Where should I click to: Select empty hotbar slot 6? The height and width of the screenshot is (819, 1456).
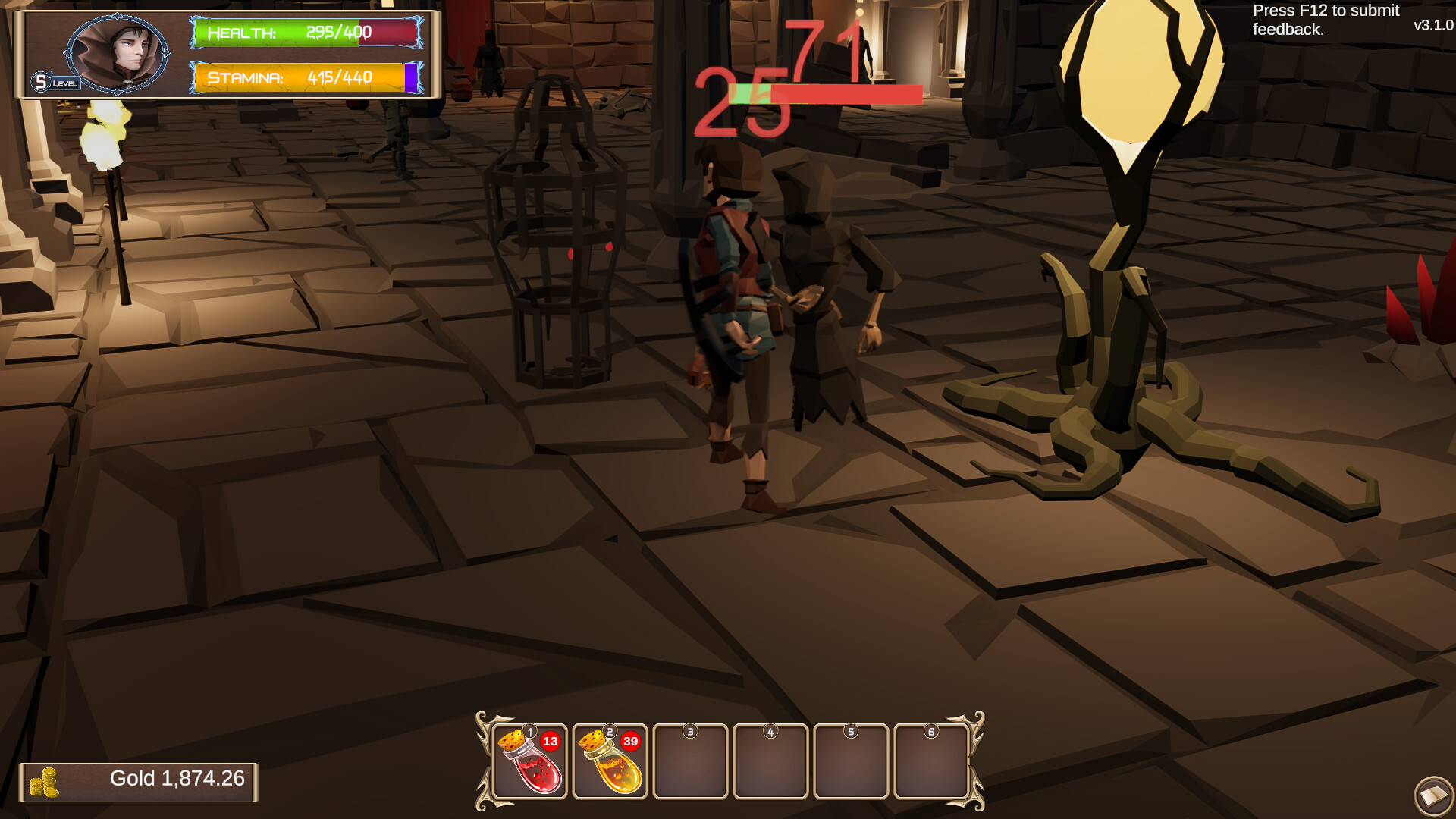point(932,762)
